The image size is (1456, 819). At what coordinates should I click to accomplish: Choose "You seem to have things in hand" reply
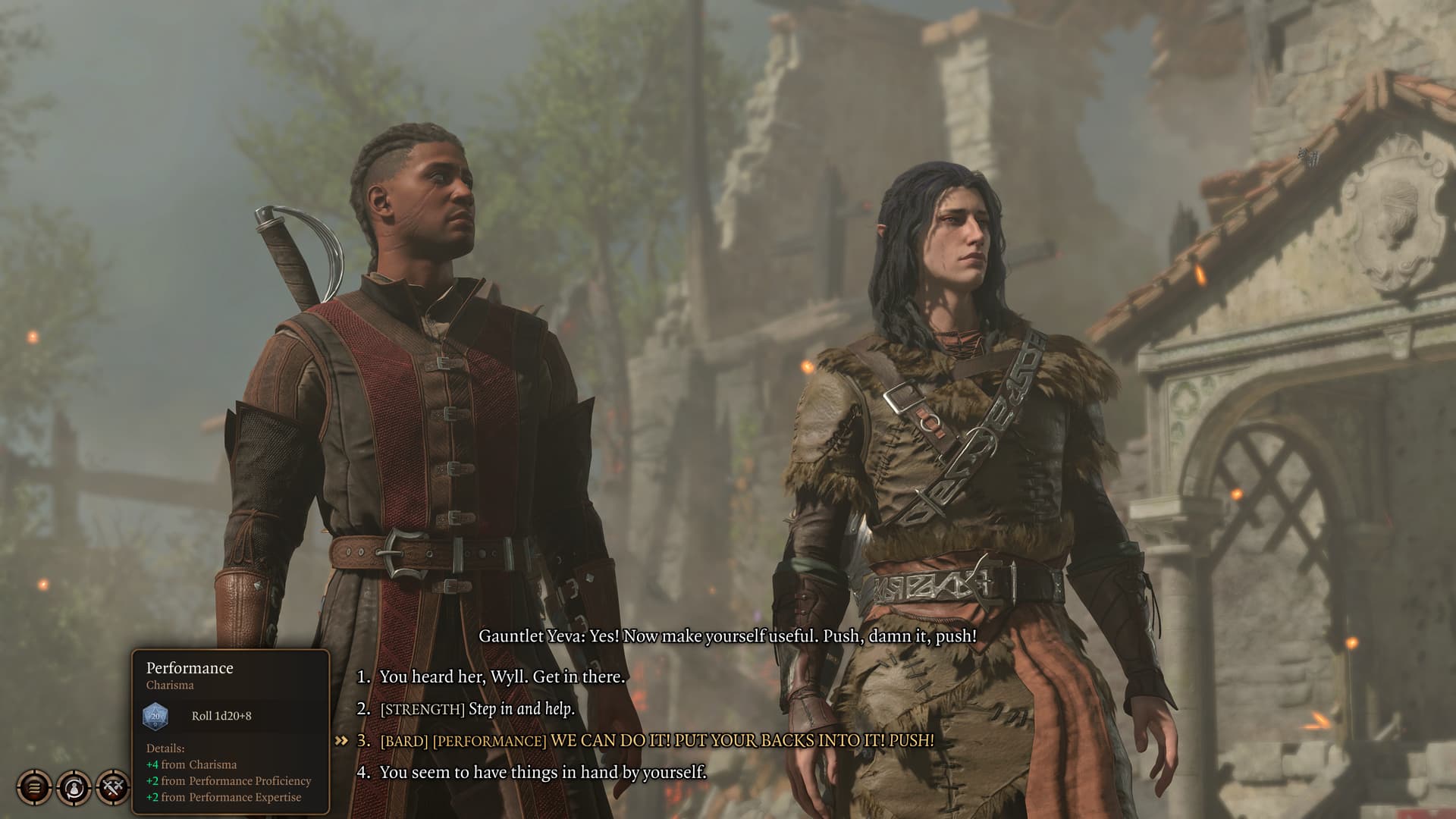(x=542, y=772)
